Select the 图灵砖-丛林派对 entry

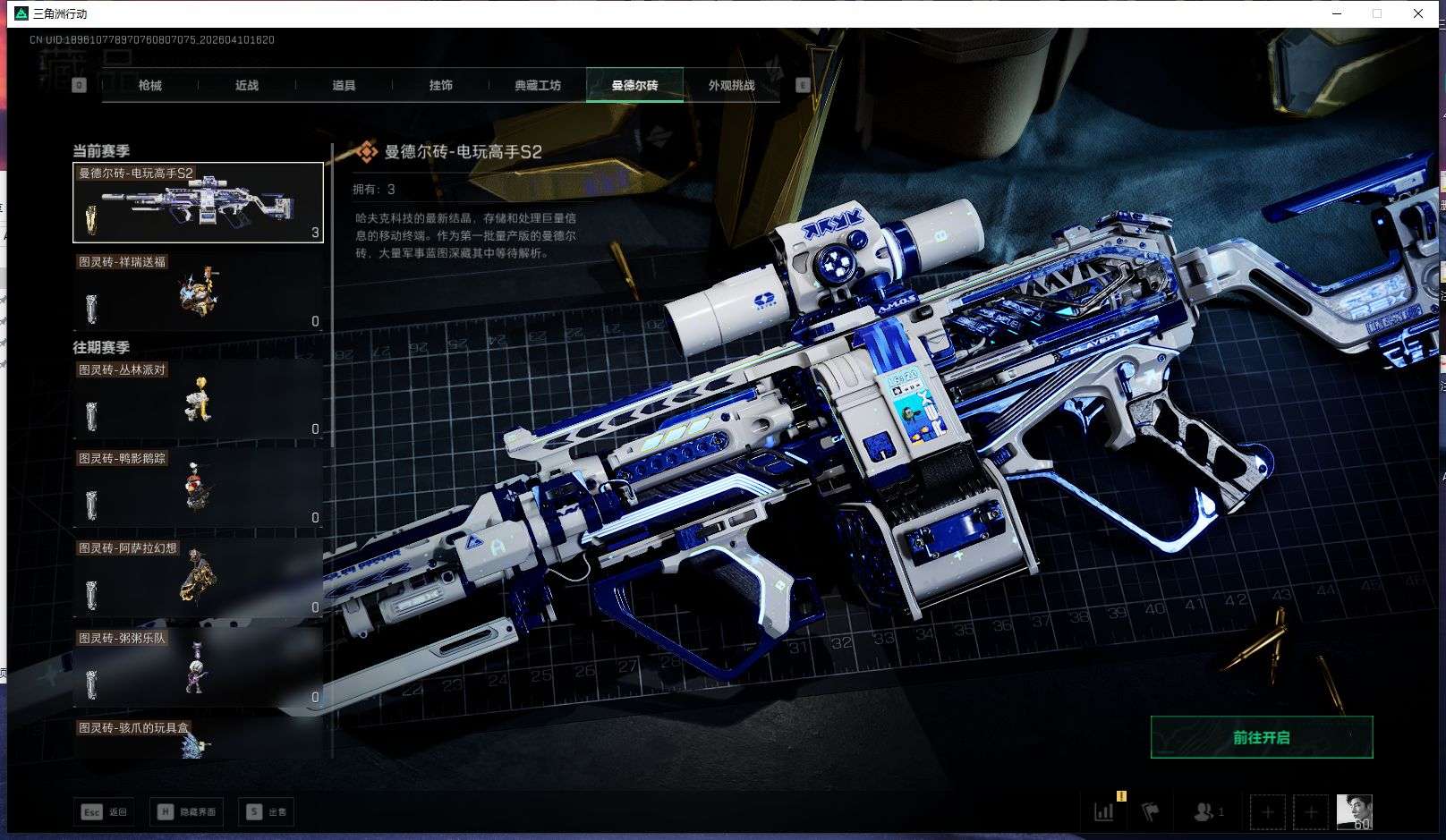tap(198, 399)
